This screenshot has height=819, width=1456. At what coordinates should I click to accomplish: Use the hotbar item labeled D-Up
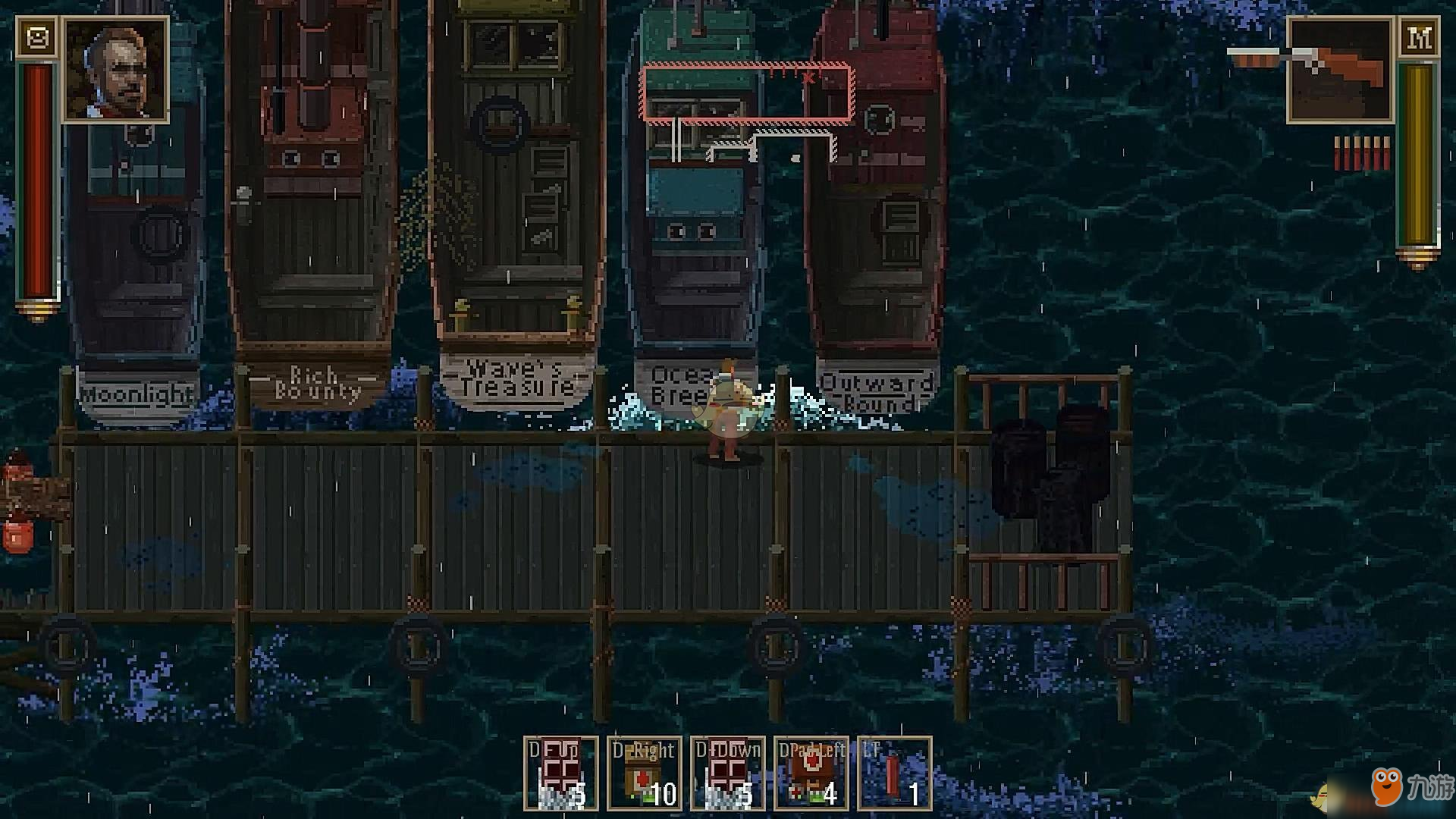561,773
